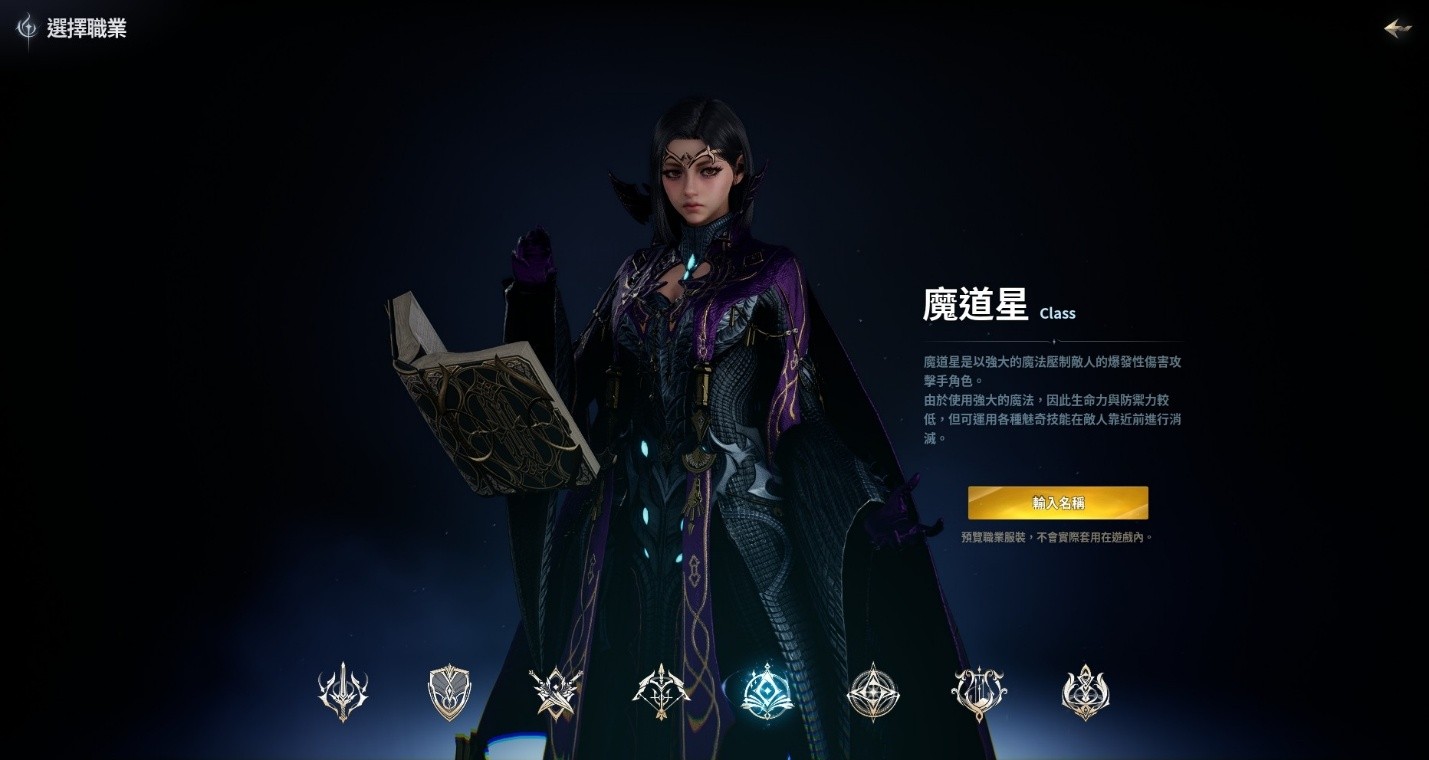
Task: Select the crossed-swords berserker class icon
Action: coord(343,689)
